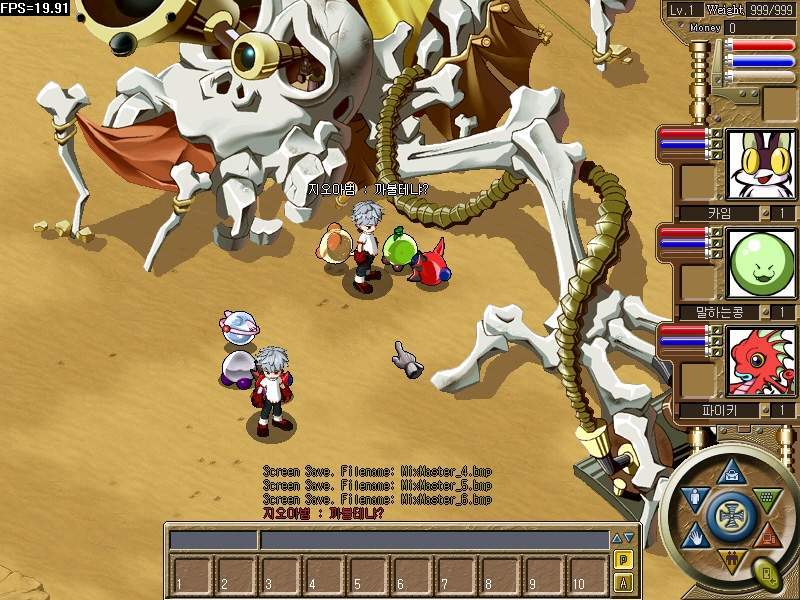Click the long chat message input field
Image resolution: width=800 pixels, height=600 pixels.
click(434, 540)
